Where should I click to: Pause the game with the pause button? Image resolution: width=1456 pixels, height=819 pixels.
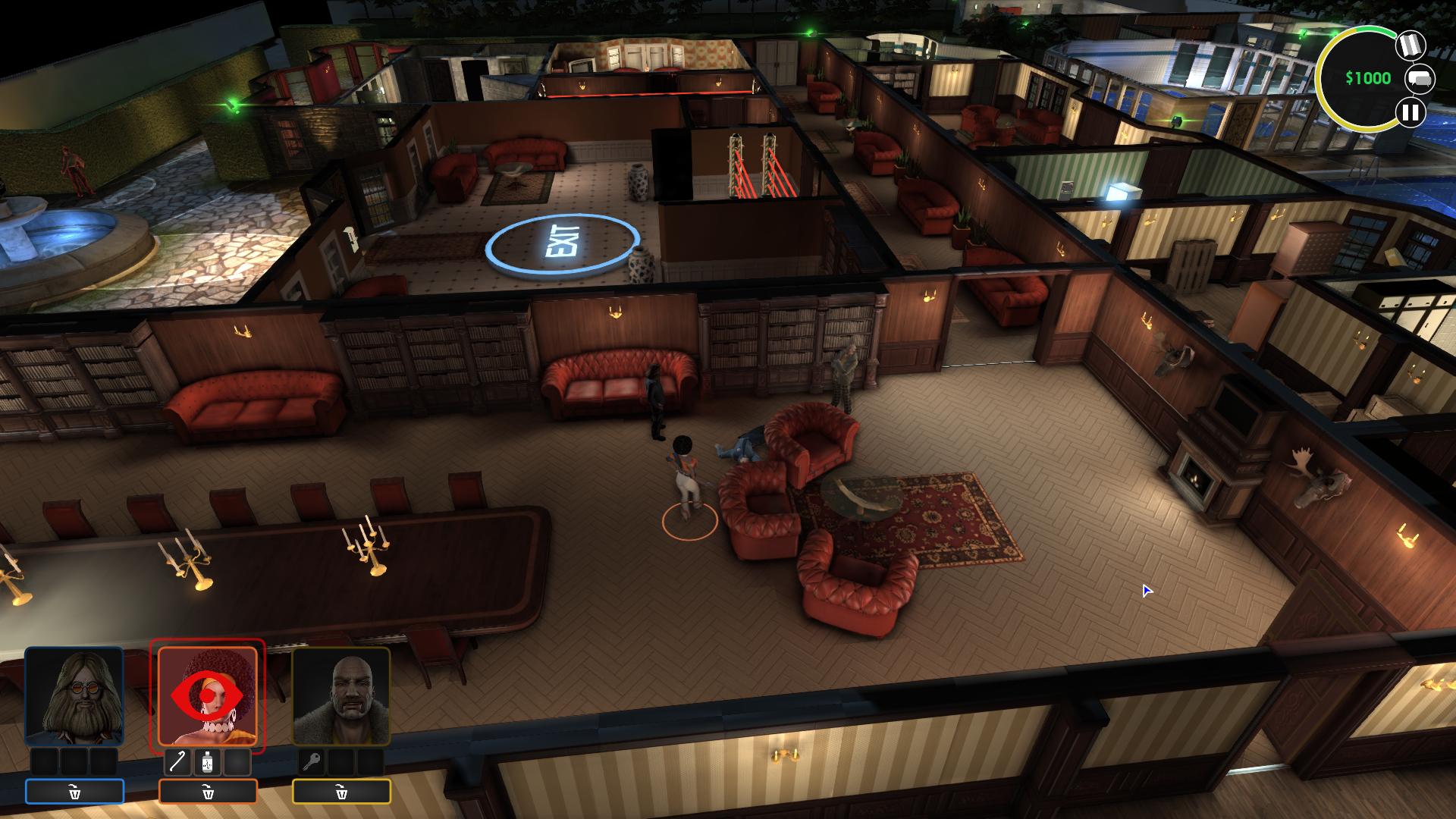click(1410, 113)
